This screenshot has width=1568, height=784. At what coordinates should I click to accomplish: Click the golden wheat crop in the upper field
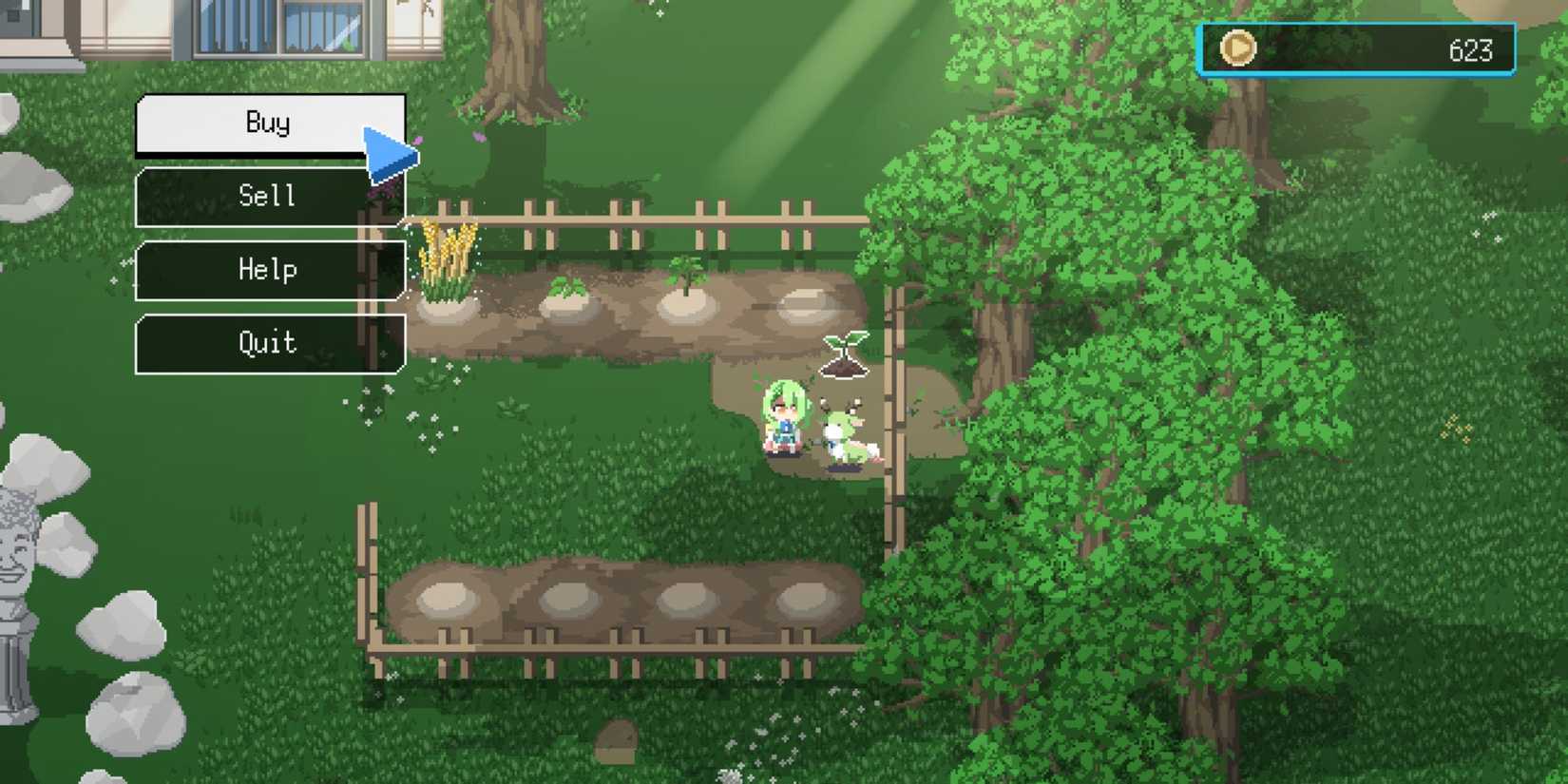[447, 257]
